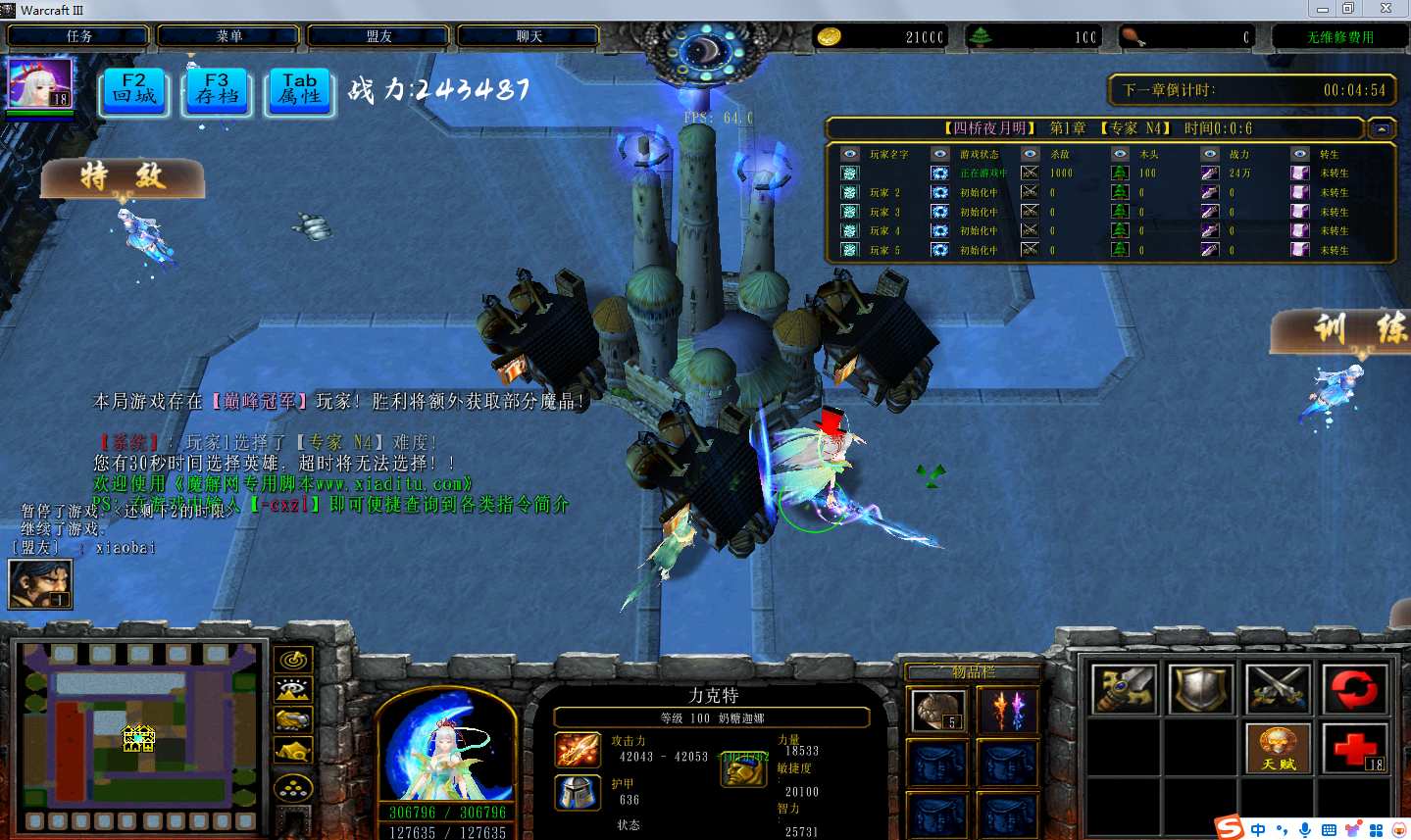Toggle minimap terrain display button

pyautogui.click(x=292, y=690)
